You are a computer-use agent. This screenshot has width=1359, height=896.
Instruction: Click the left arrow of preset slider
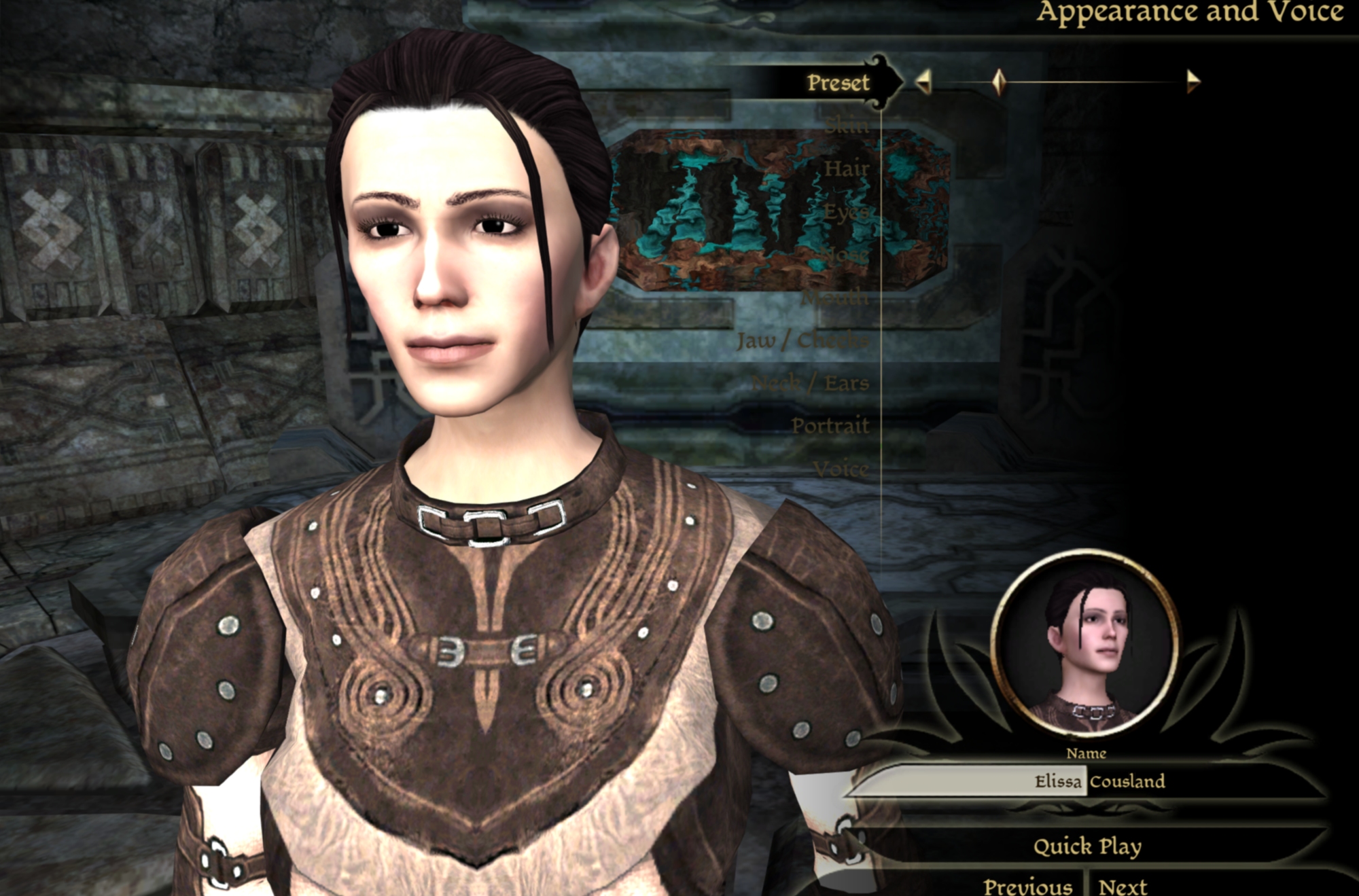click(x=923, y=82)
